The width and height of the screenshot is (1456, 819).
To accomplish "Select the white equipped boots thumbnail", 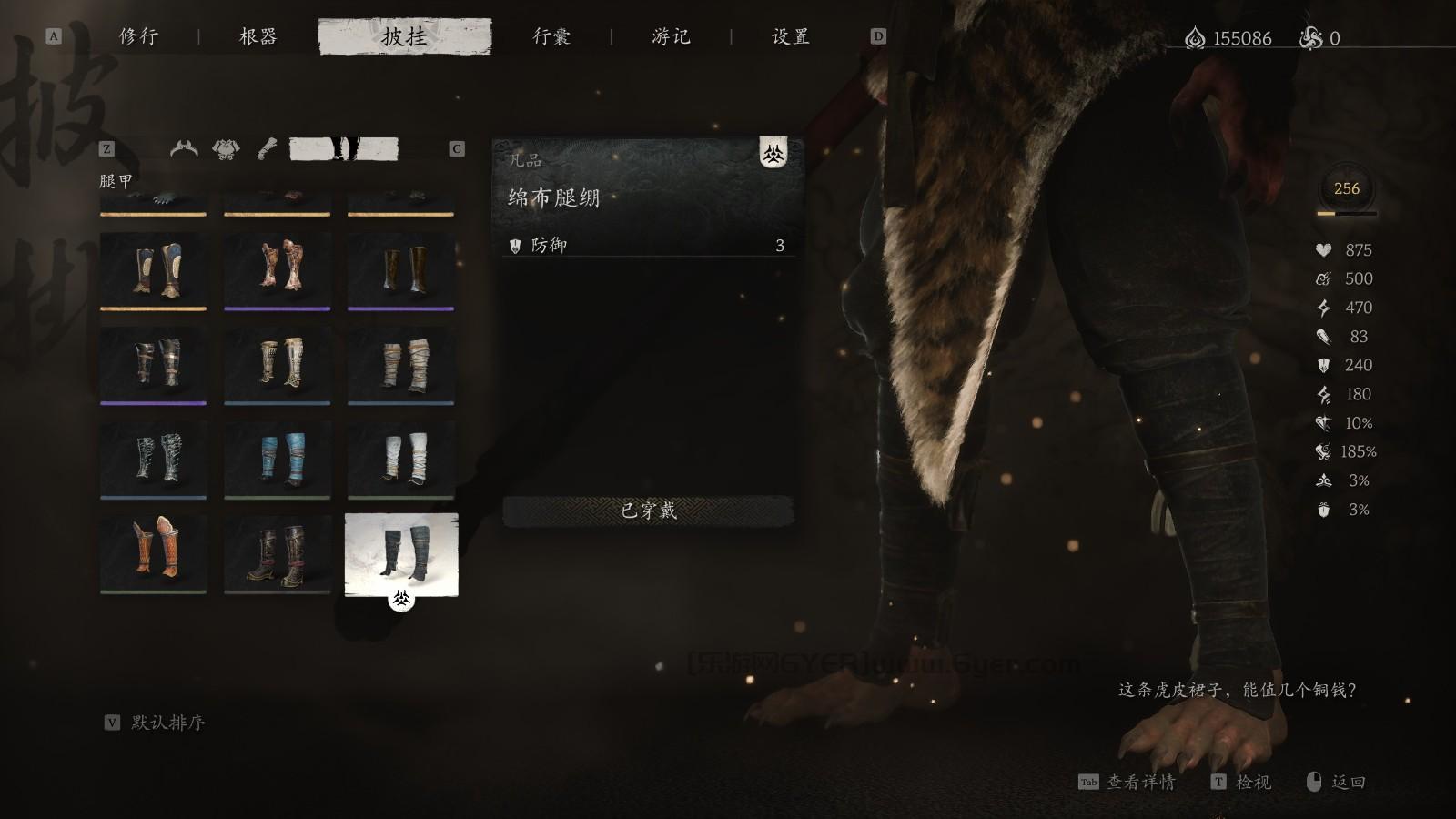I will click(x=401, y=552).
